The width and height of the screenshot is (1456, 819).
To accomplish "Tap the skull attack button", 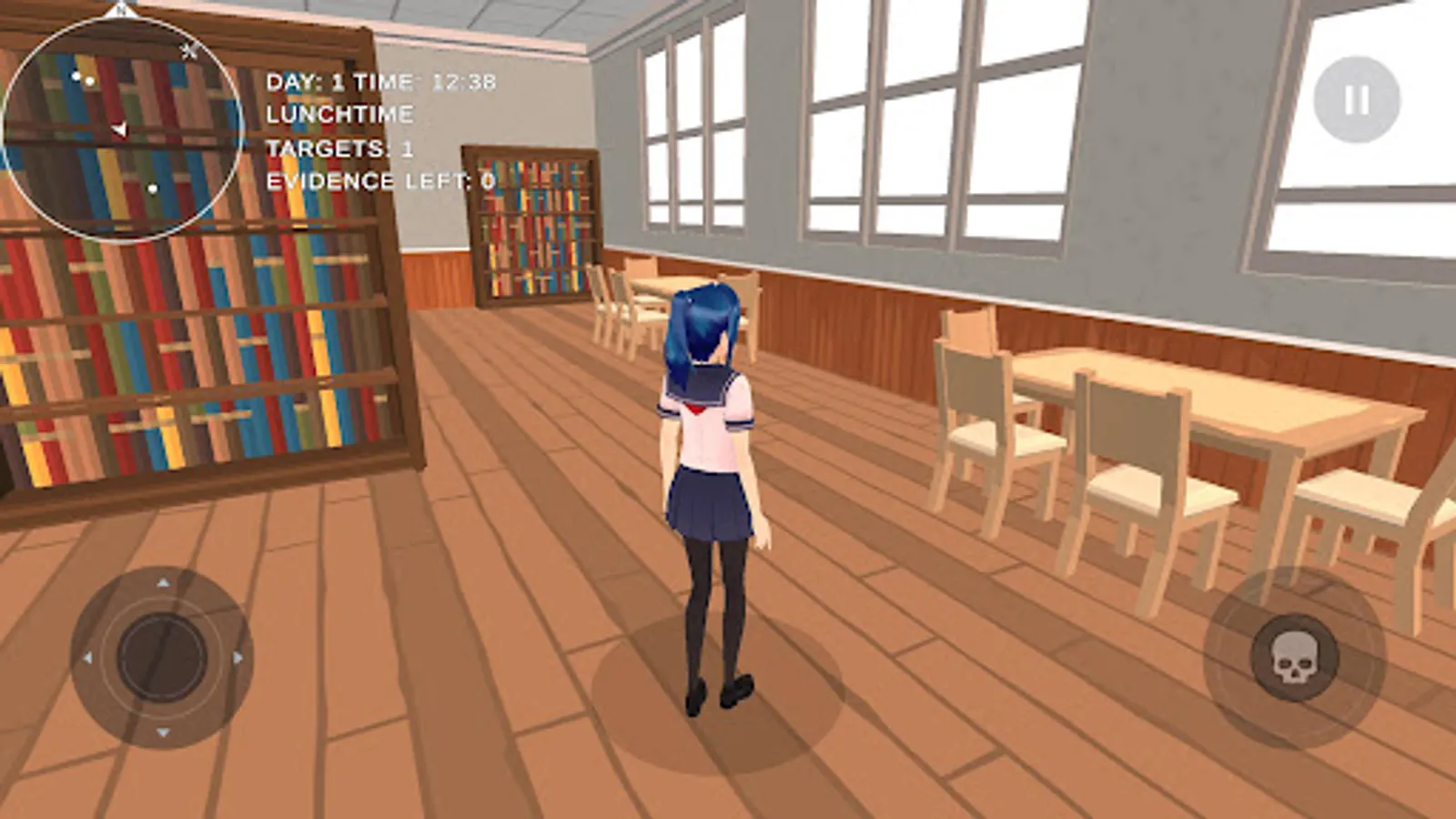I will pos(1296,657).
